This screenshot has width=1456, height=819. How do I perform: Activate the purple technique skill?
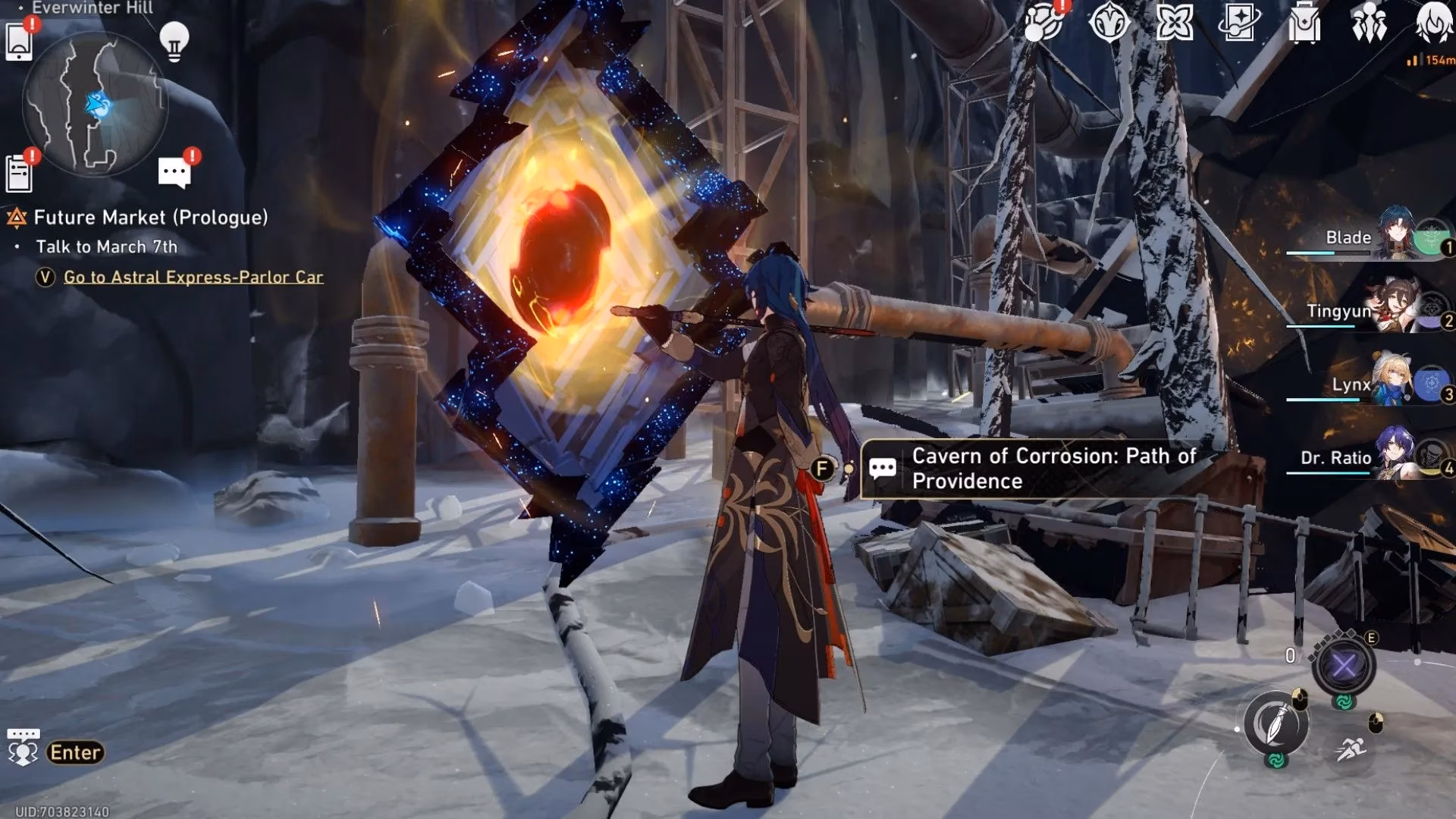pyautogui.click(x=1344, y=667)
